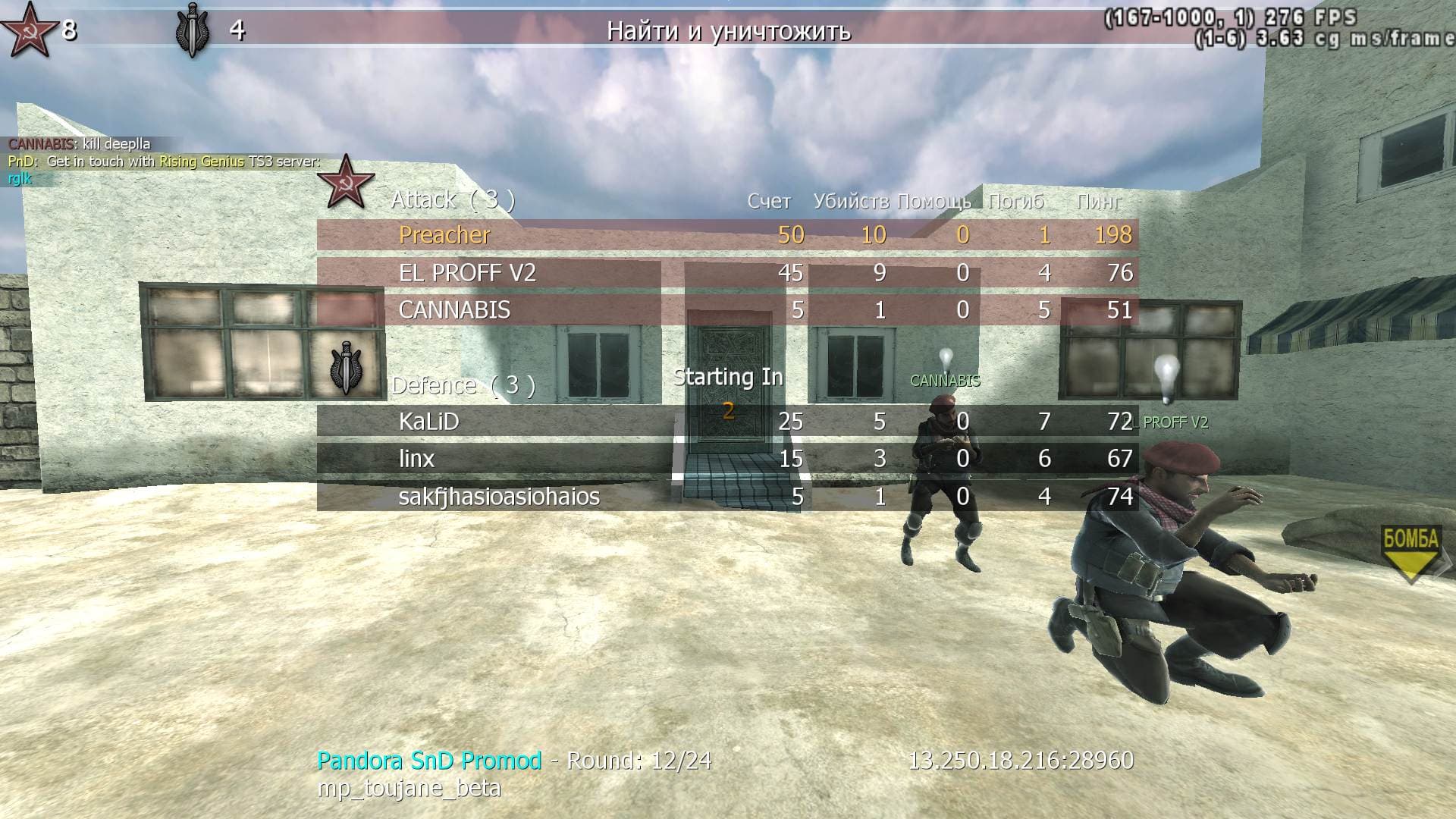Image resolution: width=1456 pixels, height=819 pixels.
Task: Click the dagger team score icon in the top bar
Action: (x=192, y=30)
